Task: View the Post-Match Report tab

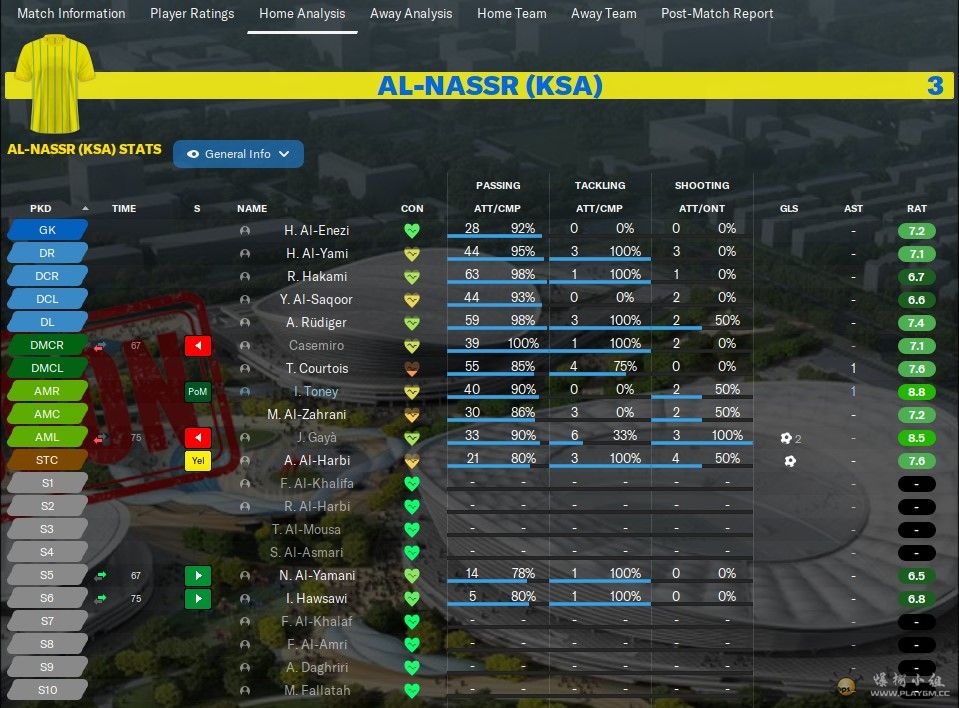Action: pos(717,14)
